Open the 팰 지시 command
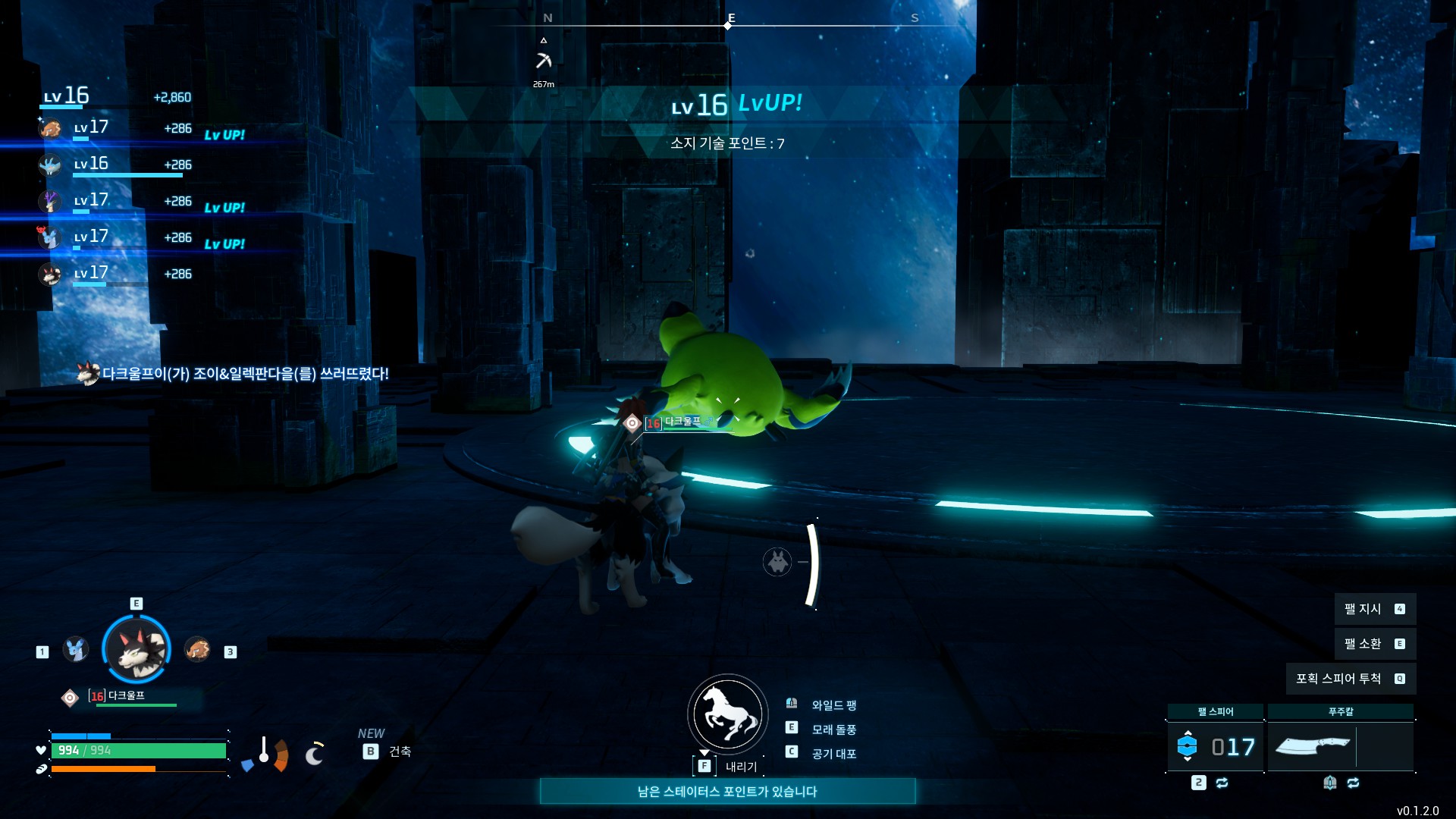 (1374, 609)
